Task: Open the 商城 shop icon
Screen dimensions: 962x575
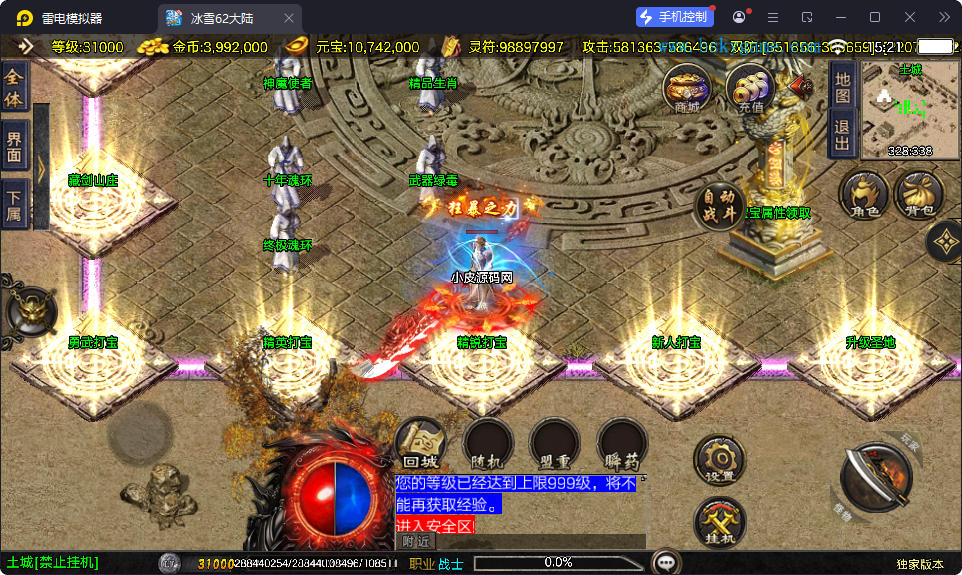Action: tap(687, 88)
